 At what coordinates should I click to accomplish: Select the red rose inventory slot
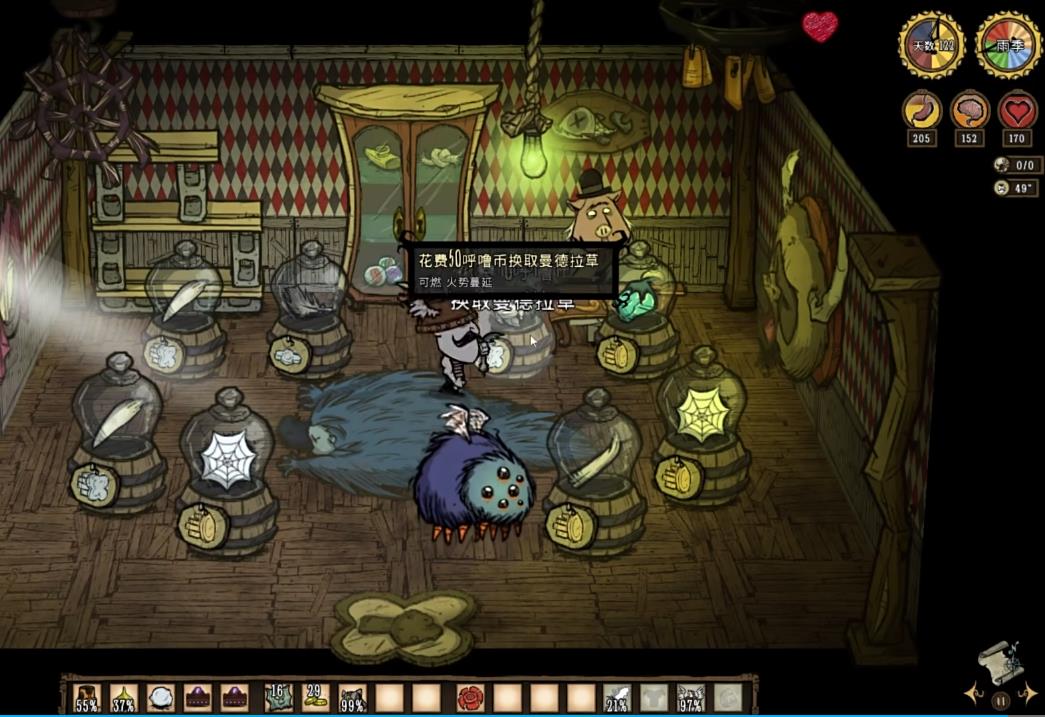469,697
